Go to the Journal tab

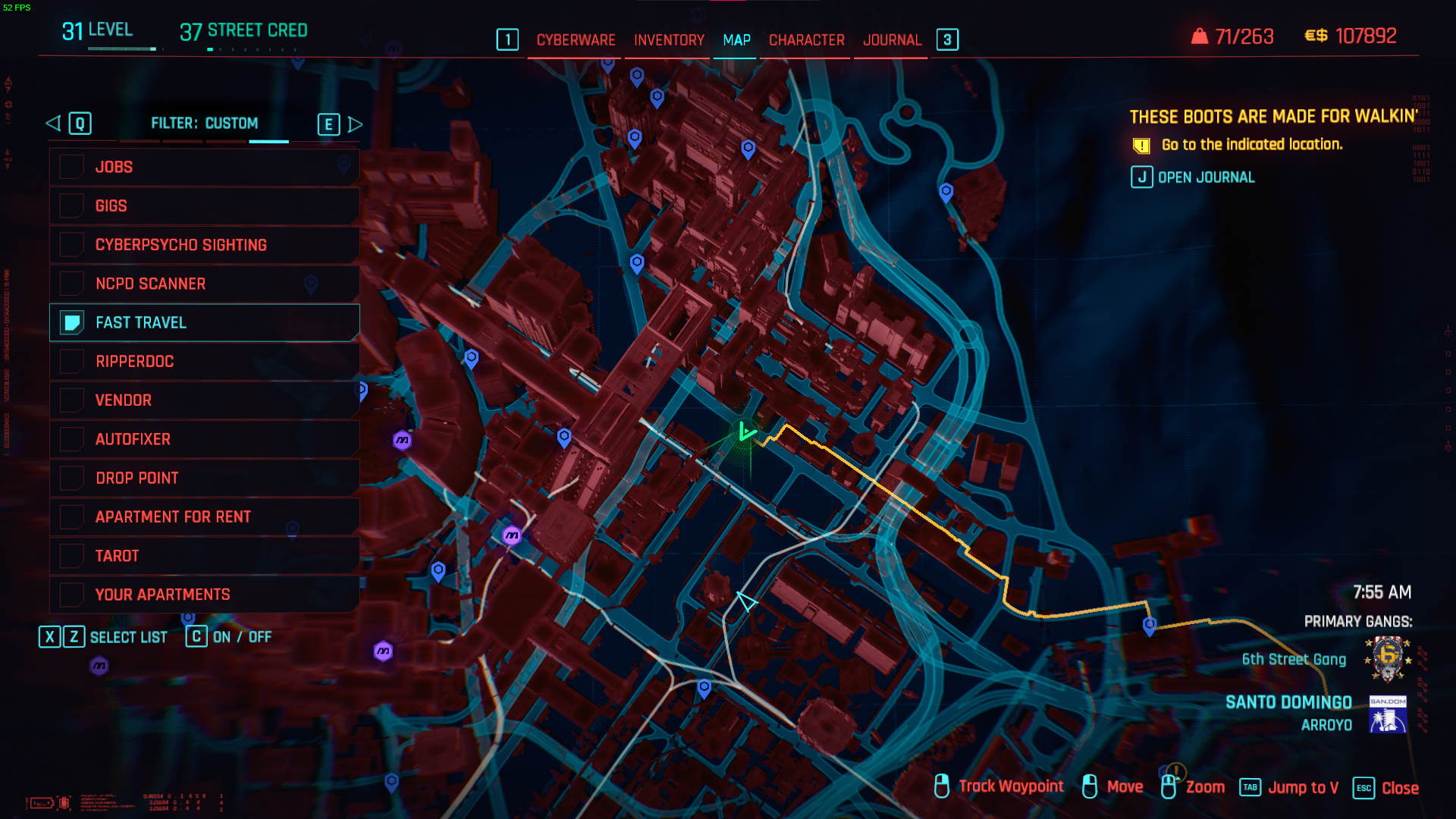[x=892, y=40]
